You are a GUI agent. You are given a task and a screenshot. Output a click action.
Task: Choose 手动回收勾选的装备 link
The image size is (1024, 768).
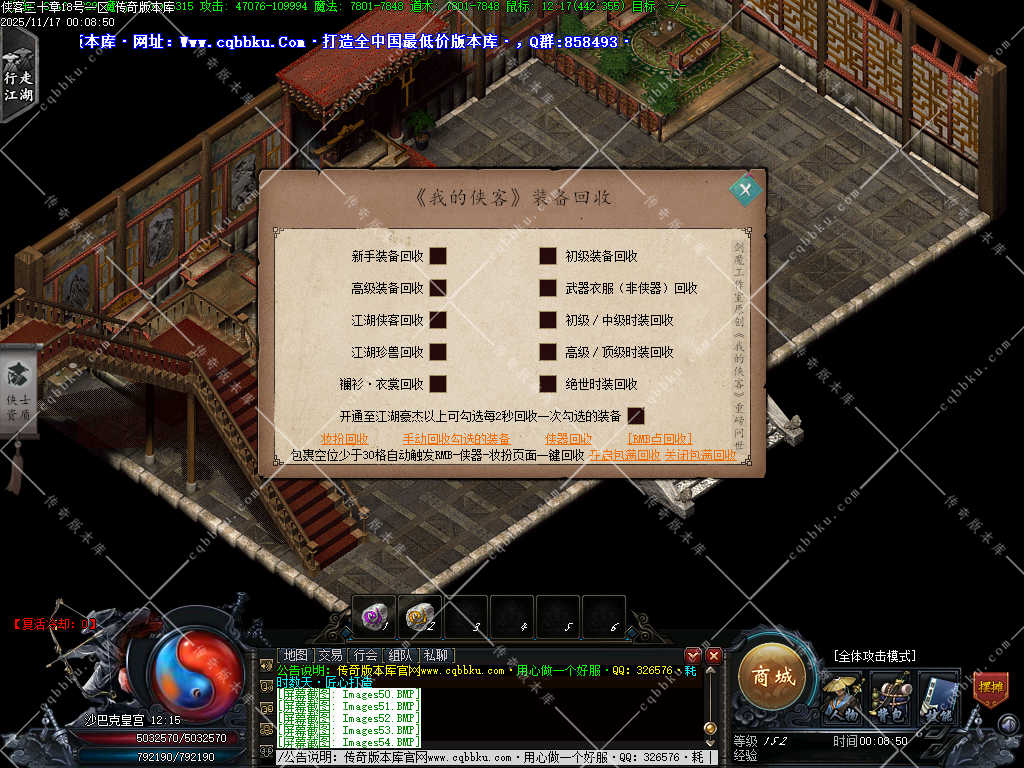(456, 439)
